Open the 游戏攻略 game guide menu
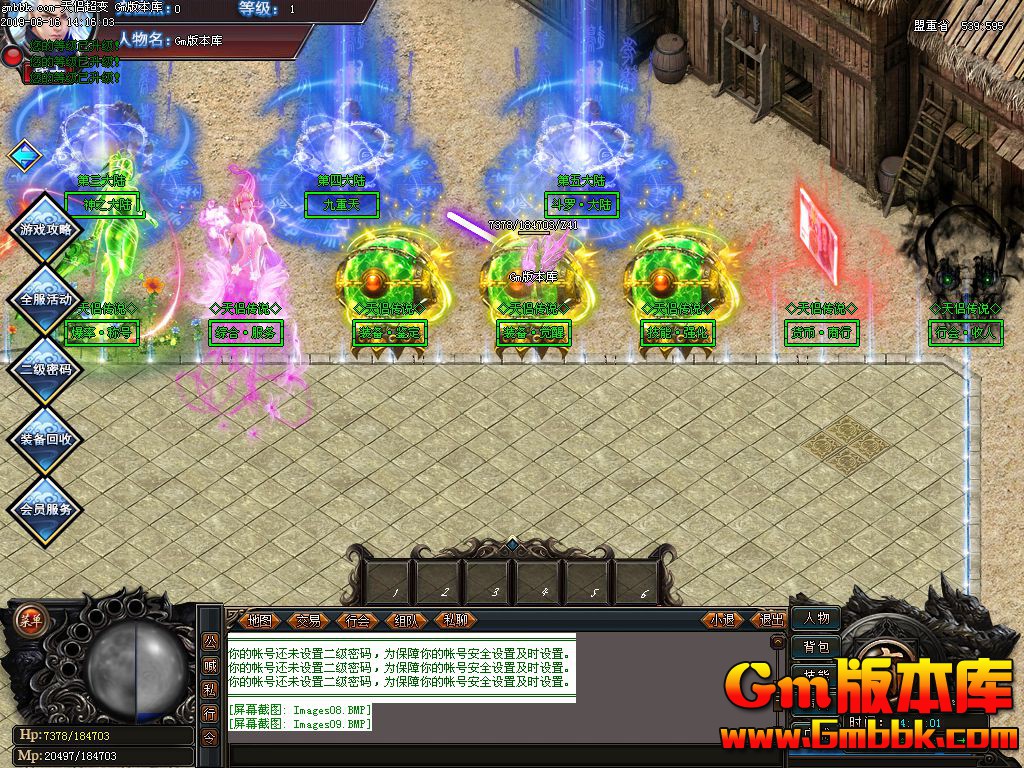 point(46,229)
